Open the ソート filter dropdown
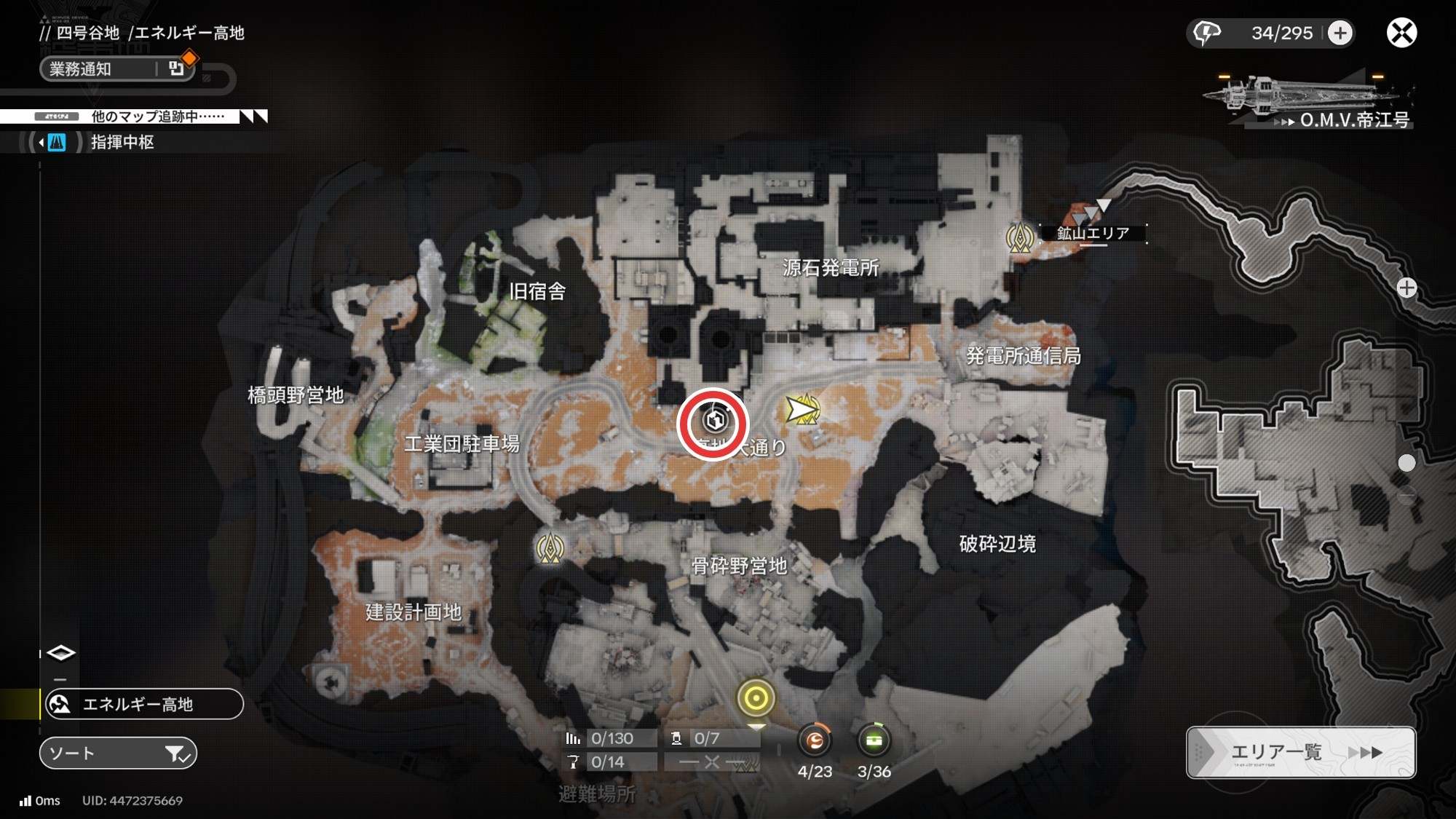Screen dimensions: 1456x819 pos(118,753)
